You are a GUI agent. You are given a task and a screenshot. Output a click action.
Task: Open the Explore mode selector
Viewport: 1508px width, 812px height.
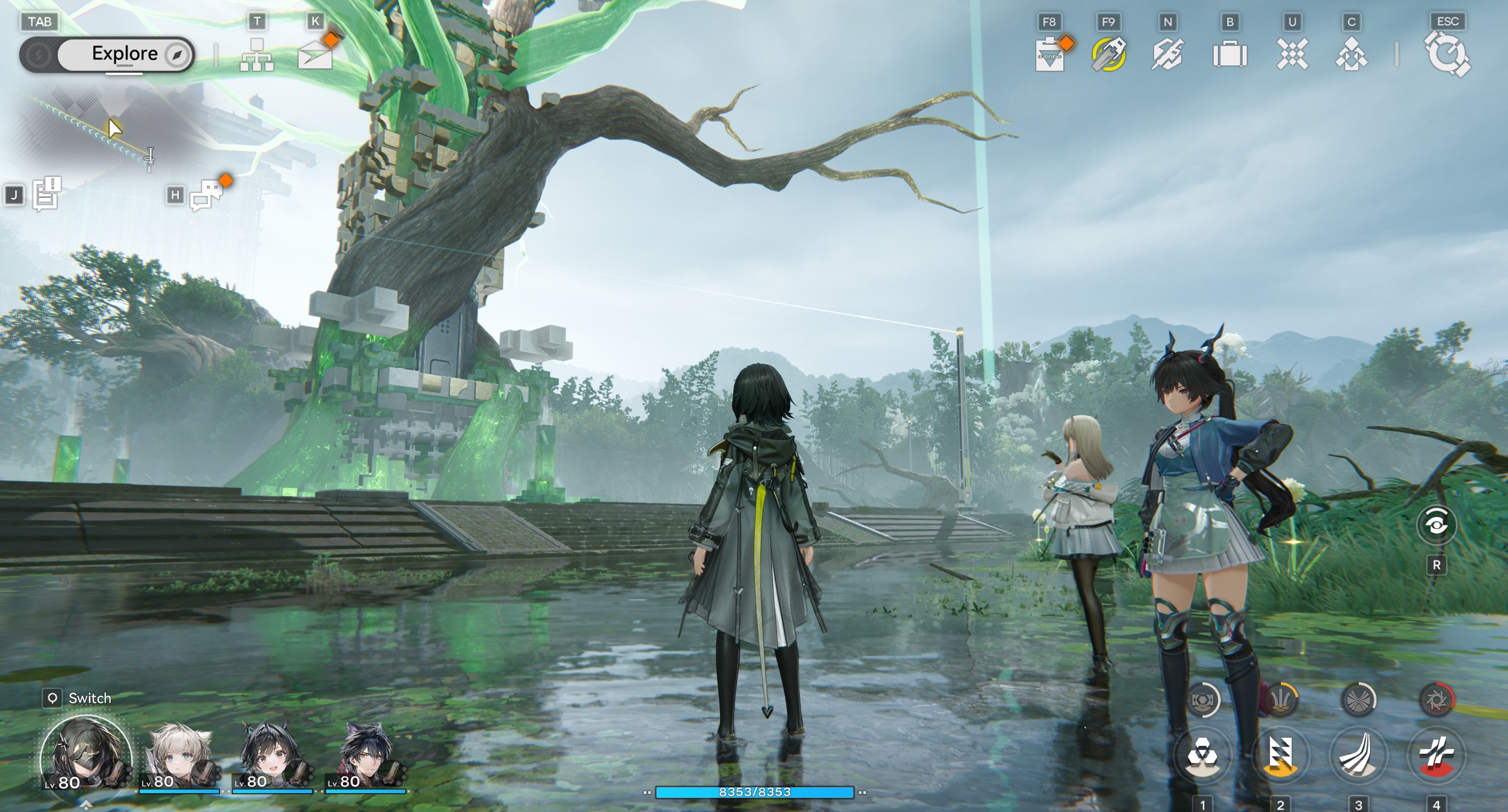point(124,54)
